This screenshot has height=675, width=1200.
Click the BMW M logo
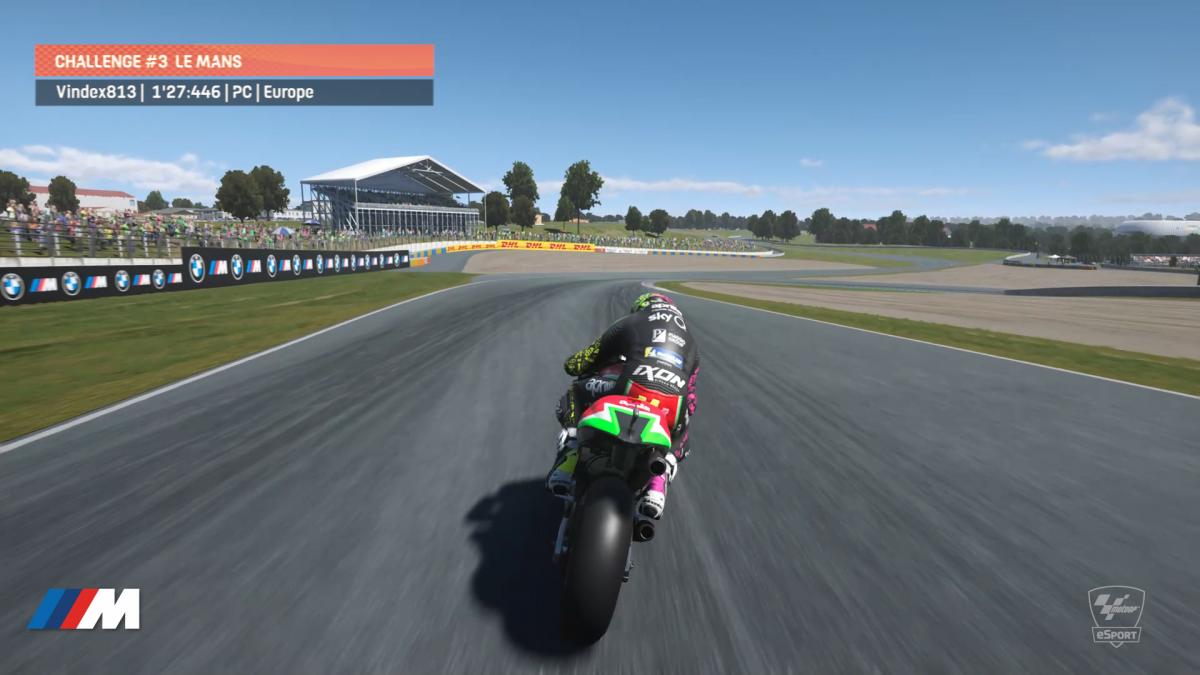[84, 609]
